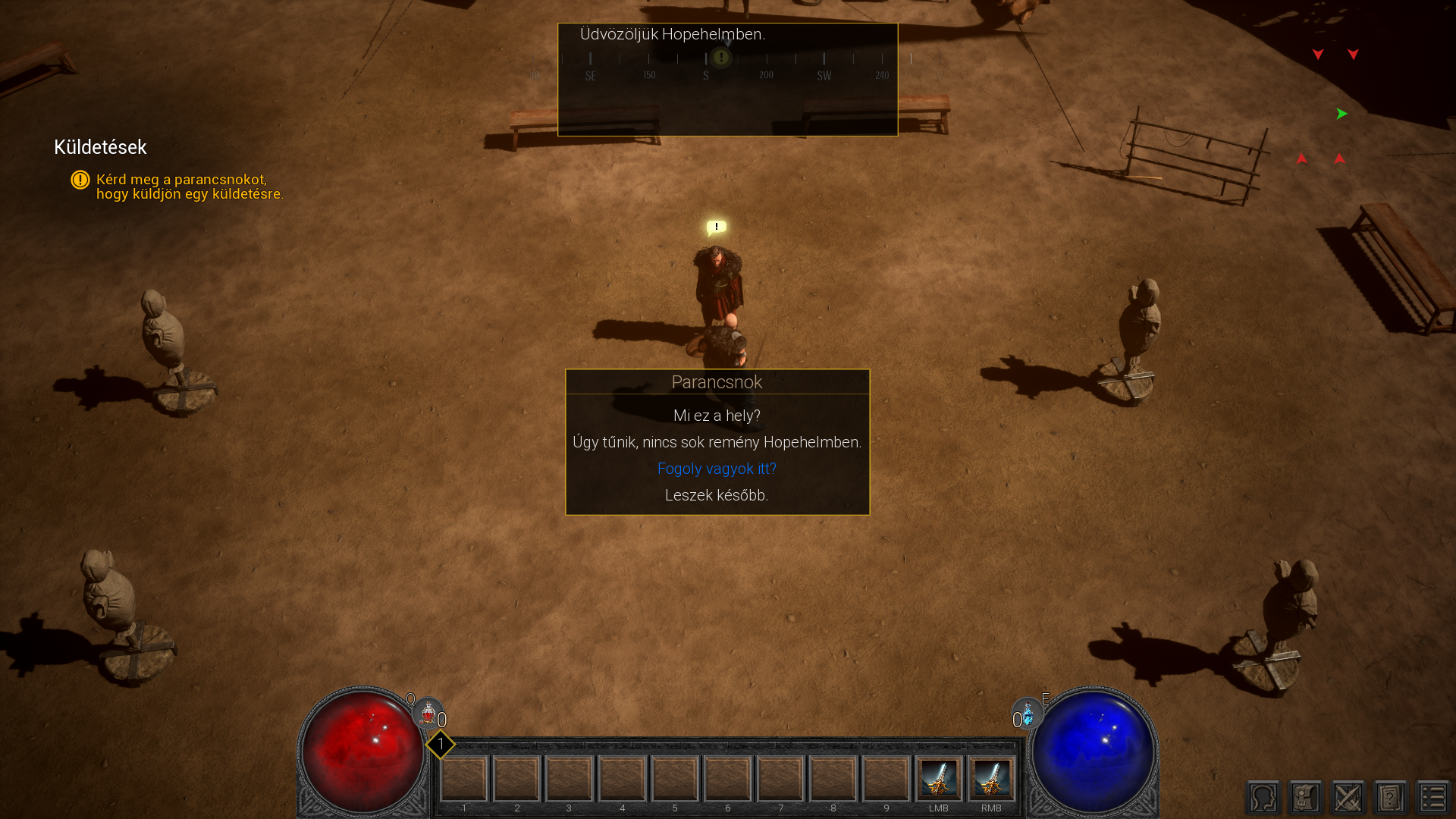
Task: Open the backpack inventory
Action: coord(1306,798)
